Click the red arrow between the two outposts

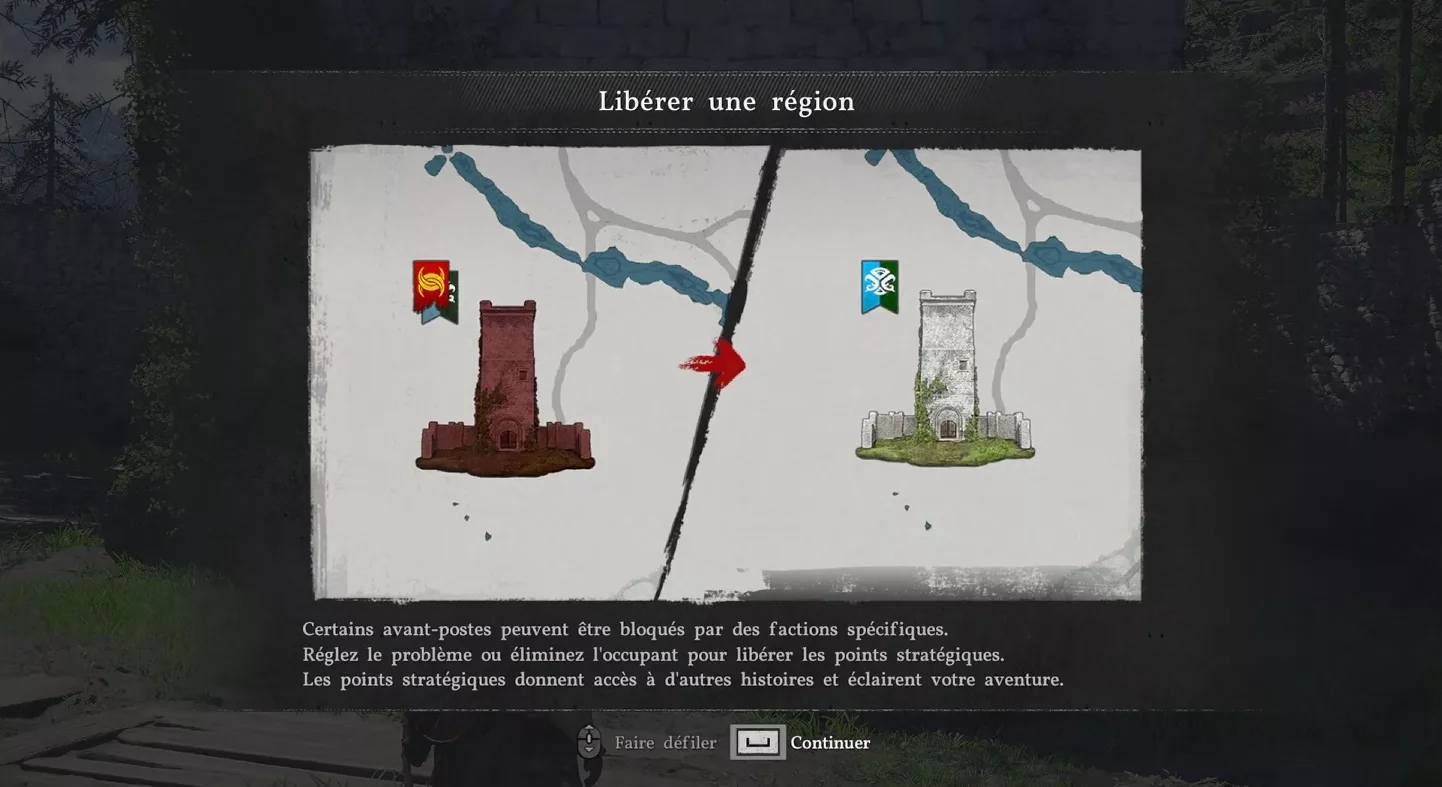pos(715,364)
